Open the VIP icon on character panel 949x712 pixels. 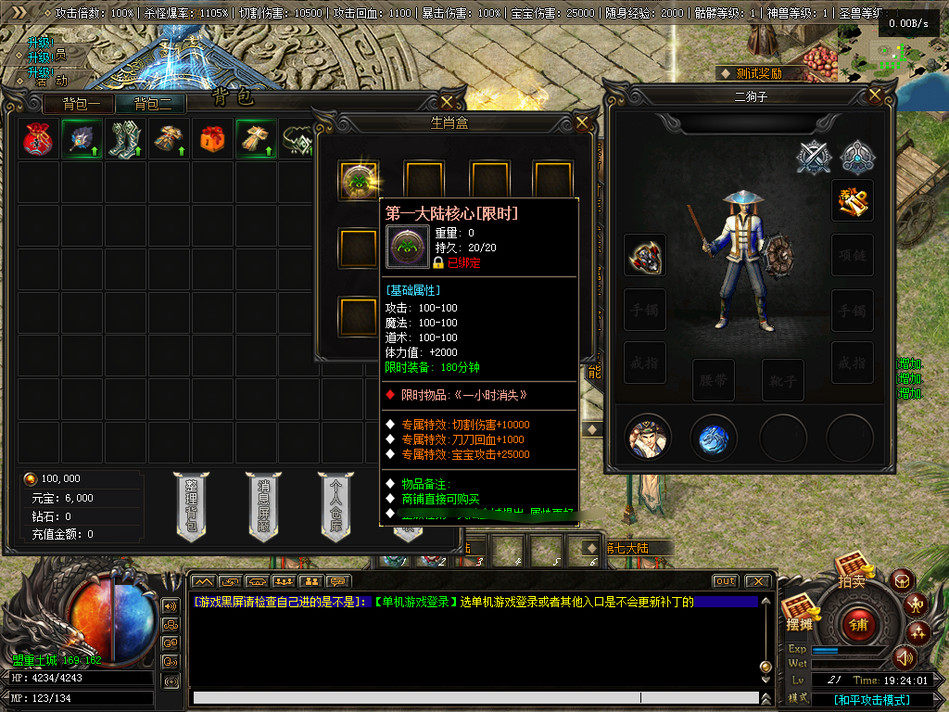[x=852, y=201]
